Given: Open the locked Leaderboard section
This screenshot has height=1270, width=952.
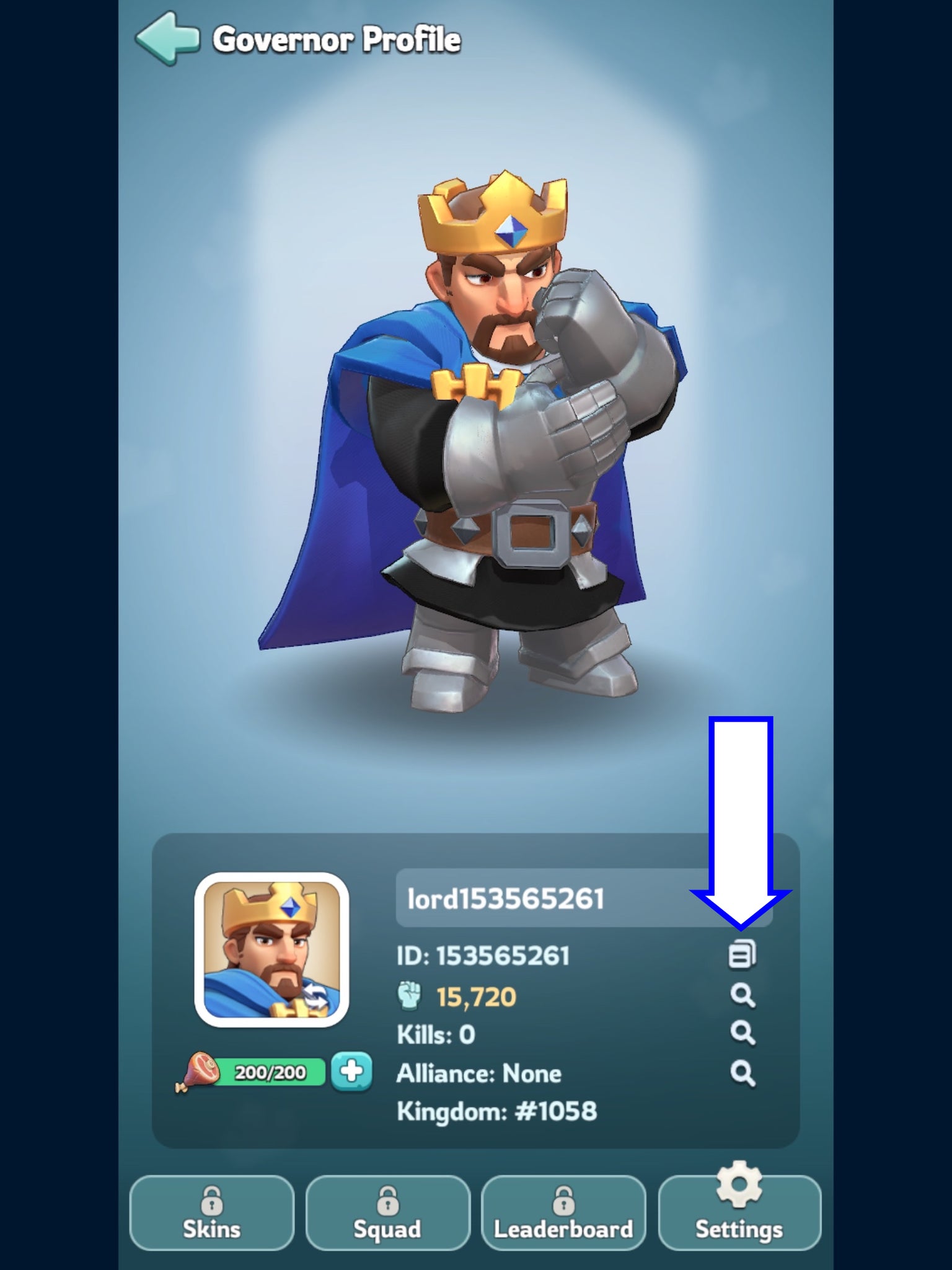Looking at the screenshot, I should coord(565,1212).
